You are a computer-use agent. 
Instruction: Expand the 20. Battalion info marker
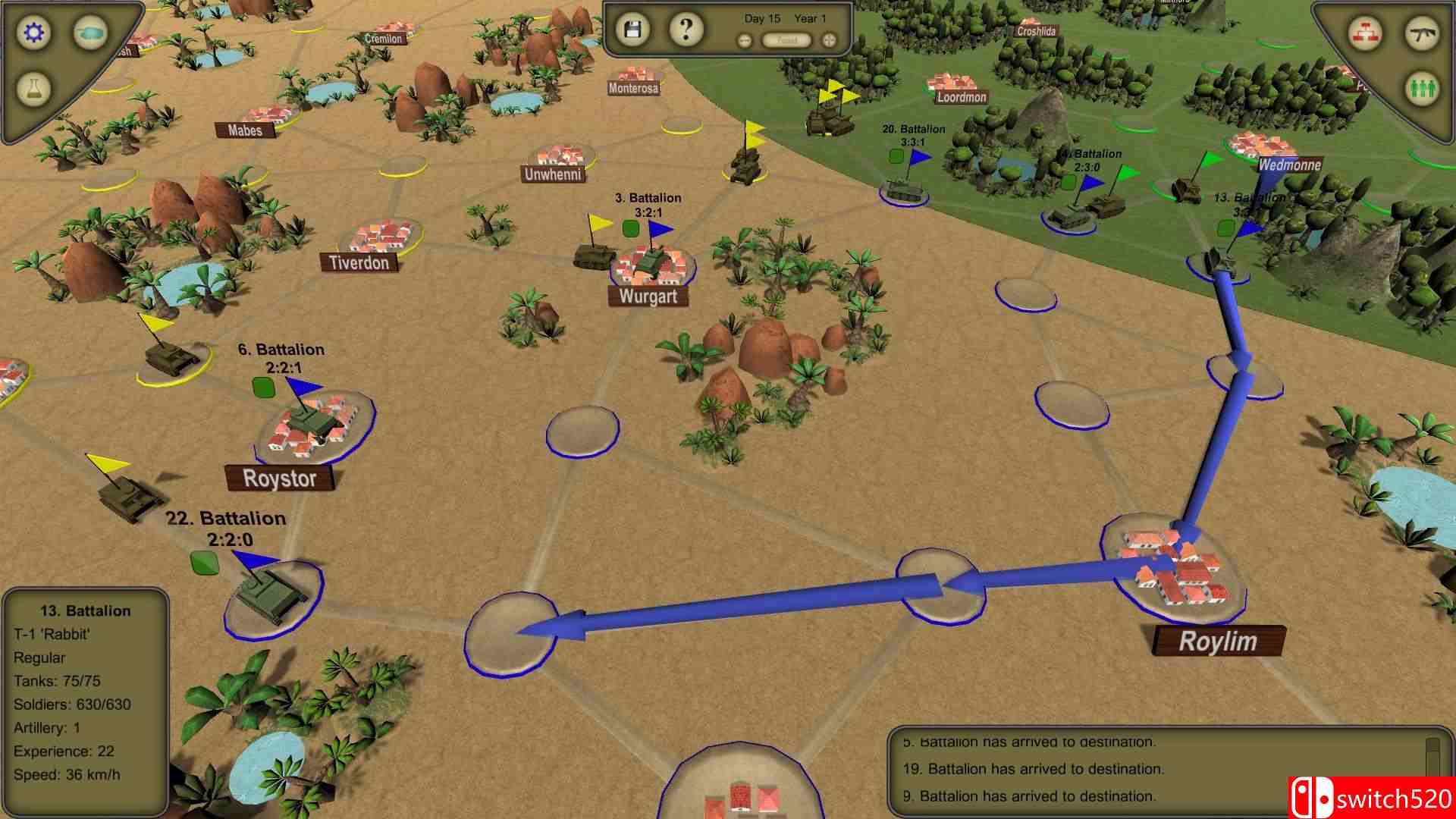coord(912,130)
